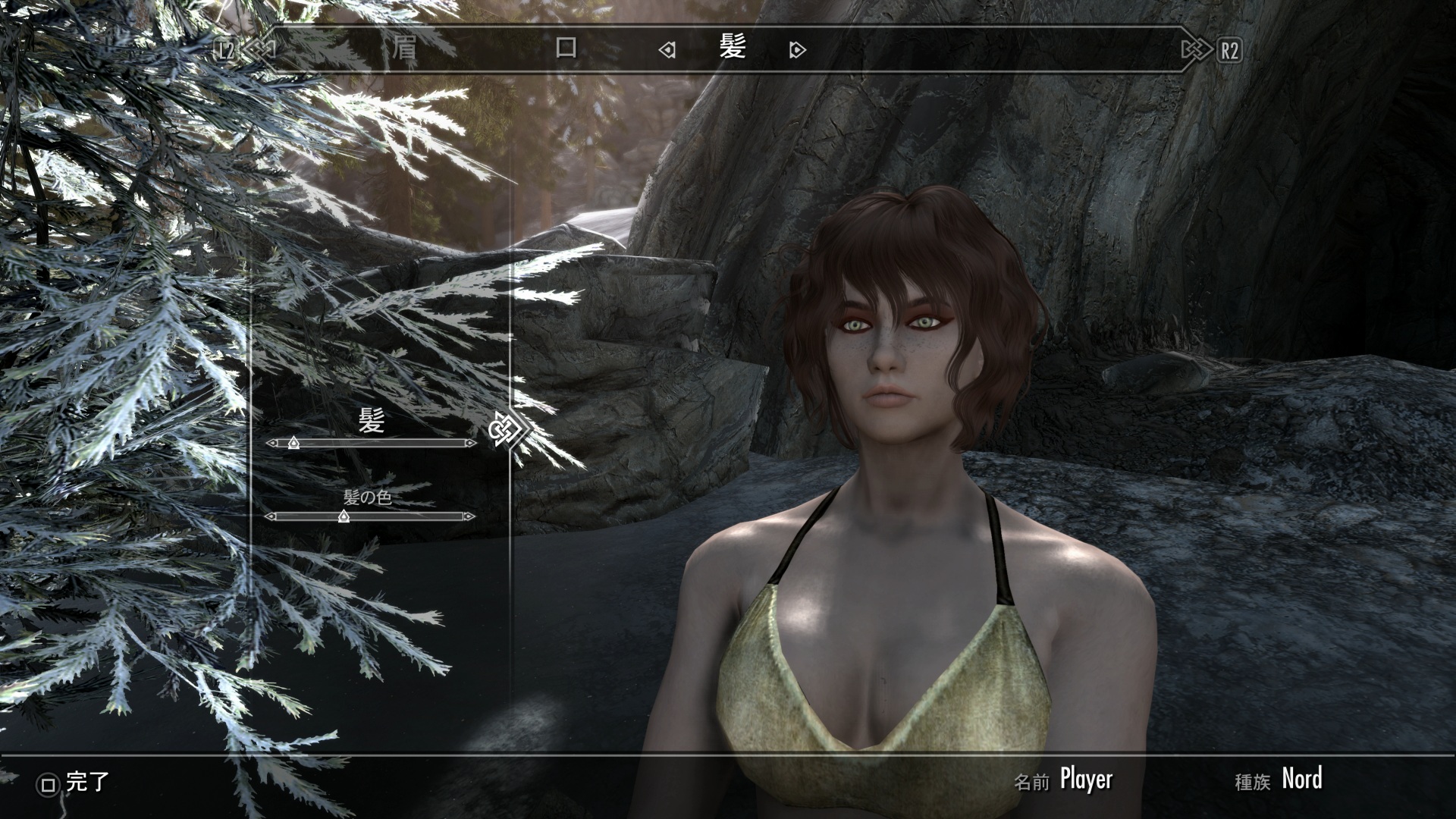Edit the 名前 field showing Player
The height and width of the screenshot is (819, 1456).
[1085, 780]
